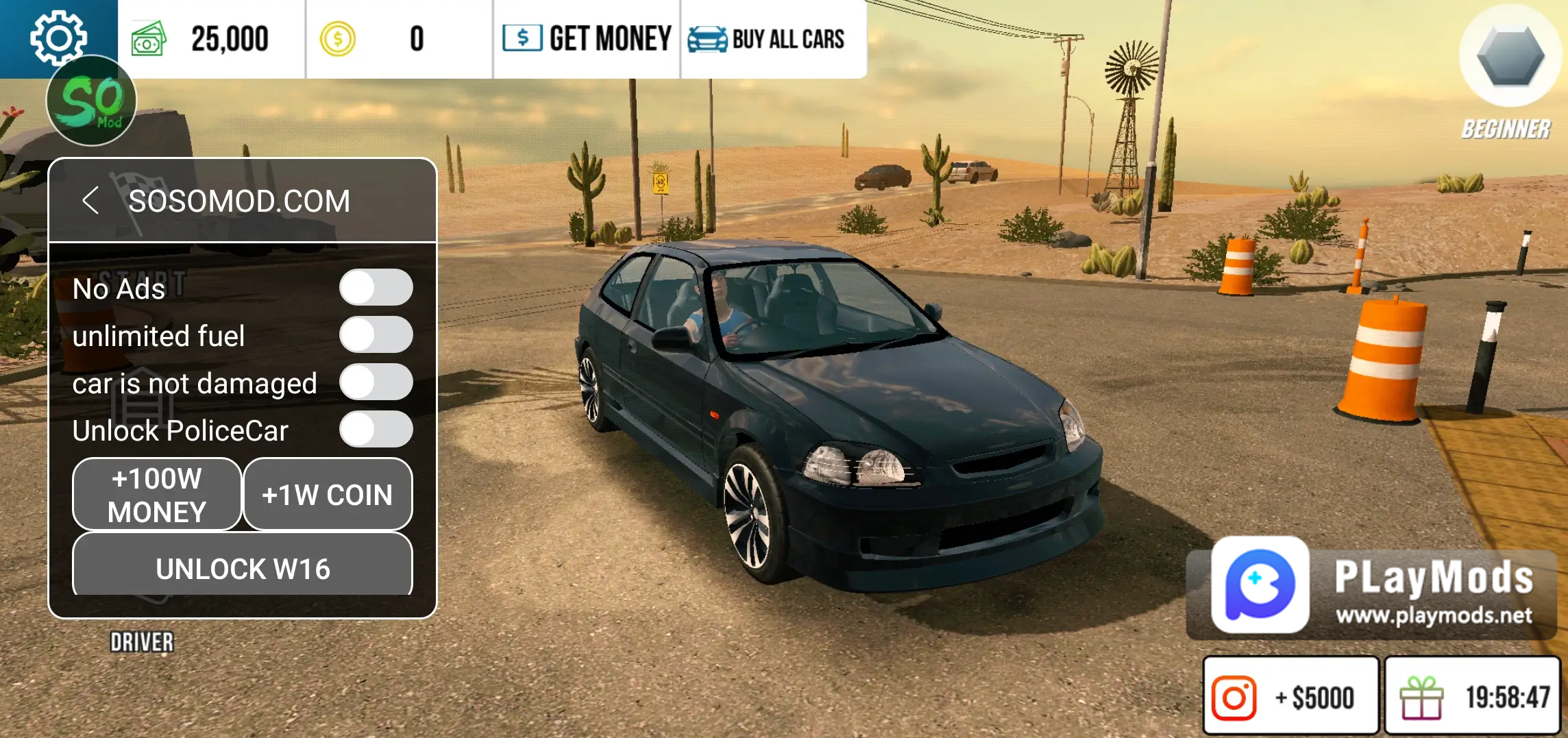1568x738 pixels.
Task: Switch on Unlock PoliceCar
Action: (x=376, y=430)
